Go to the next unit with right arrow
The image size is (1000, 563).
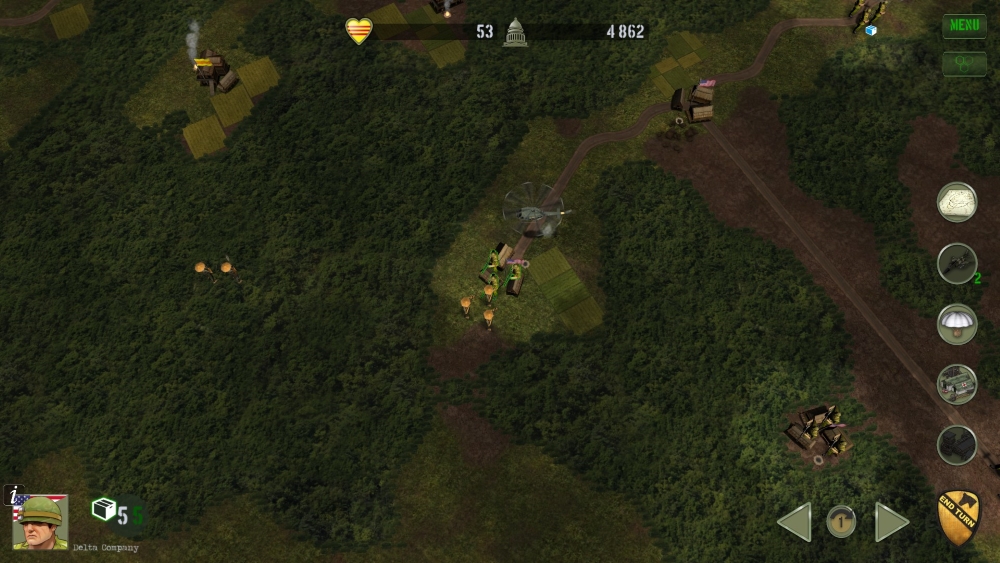point(891,522)
